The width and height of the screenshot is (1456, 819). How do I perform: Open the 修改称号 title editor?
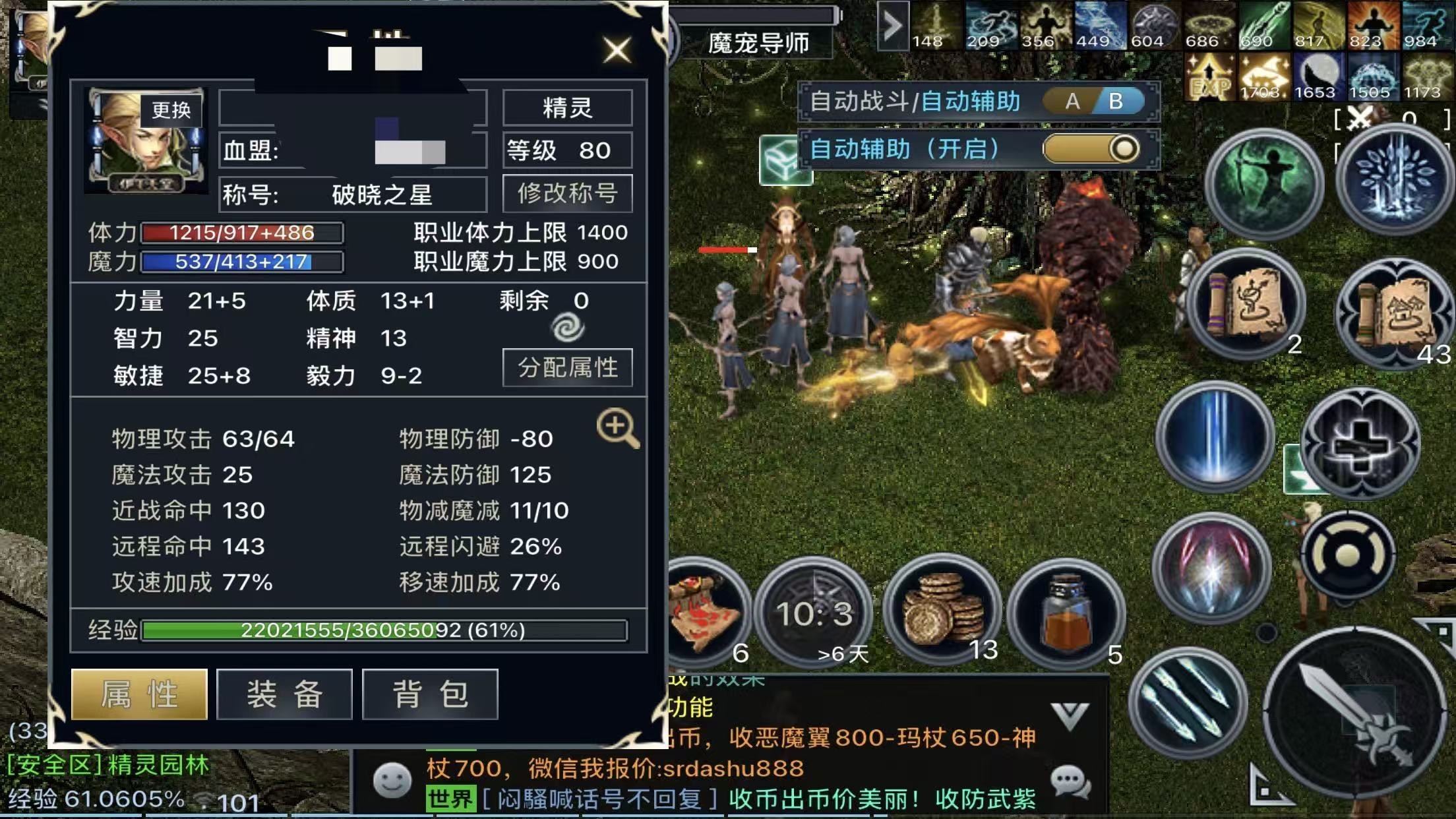567,194
